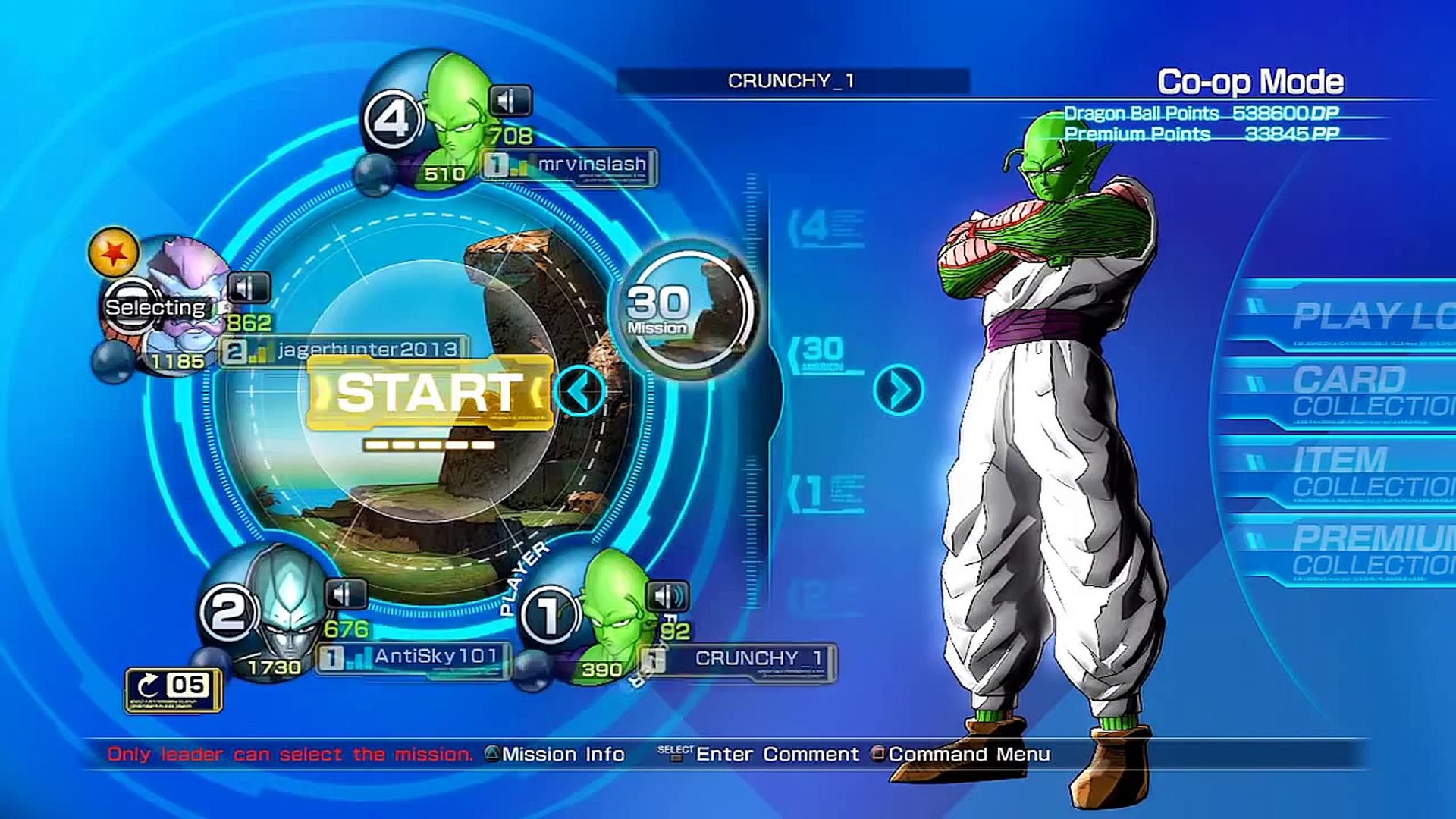Toggle CRUNCHY_1's speaker voice icon

click(x=667, y=596)
